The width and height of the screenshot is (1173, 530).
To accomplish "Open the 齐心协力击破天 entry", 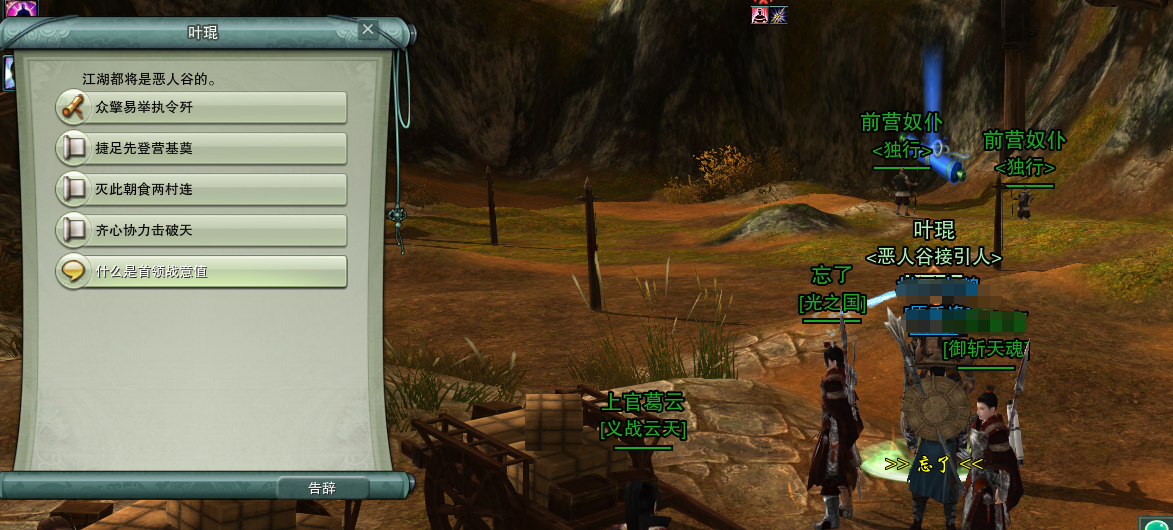I will coord(202,230).
